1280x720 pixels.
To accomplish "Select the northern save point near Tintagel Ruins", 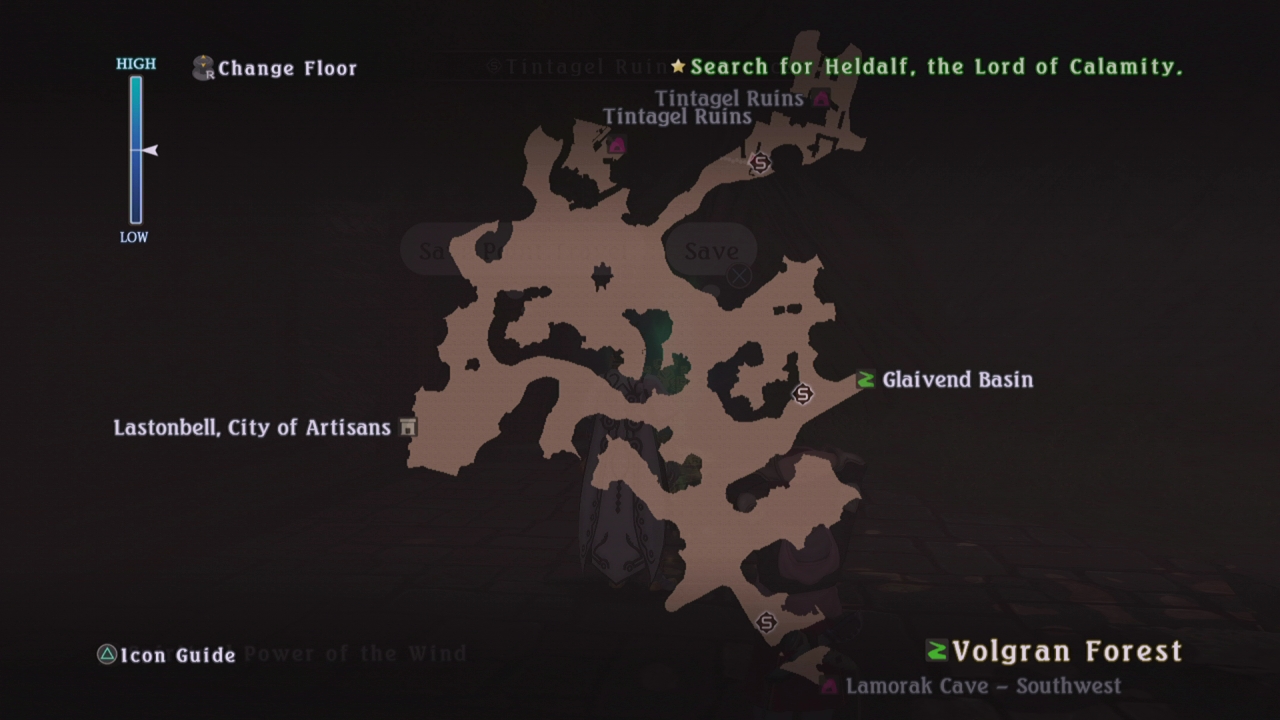I will [760, 162].
